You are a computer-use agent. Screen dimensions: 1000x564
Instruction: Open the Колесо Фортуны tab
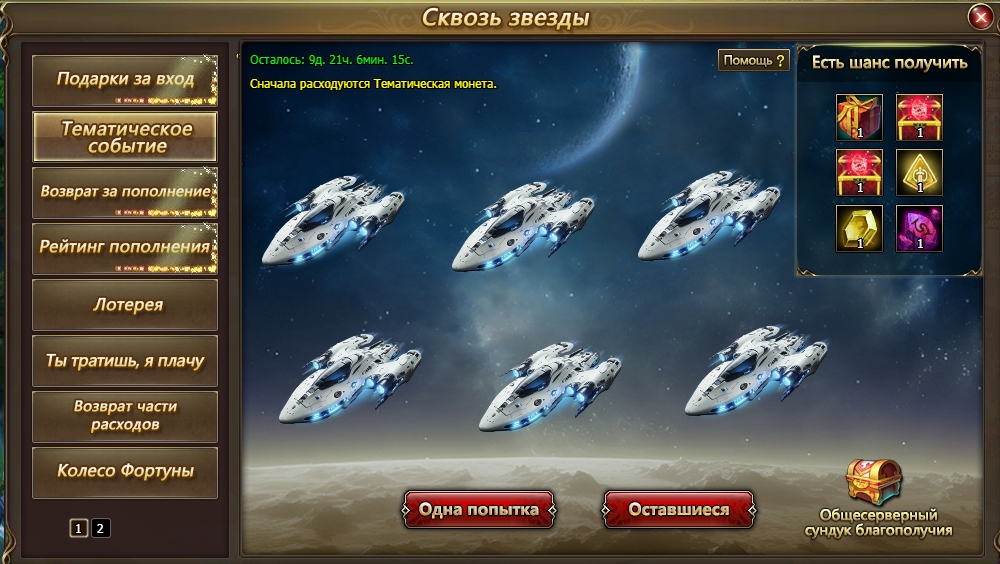pyautogui.click(x=125, y=472)
